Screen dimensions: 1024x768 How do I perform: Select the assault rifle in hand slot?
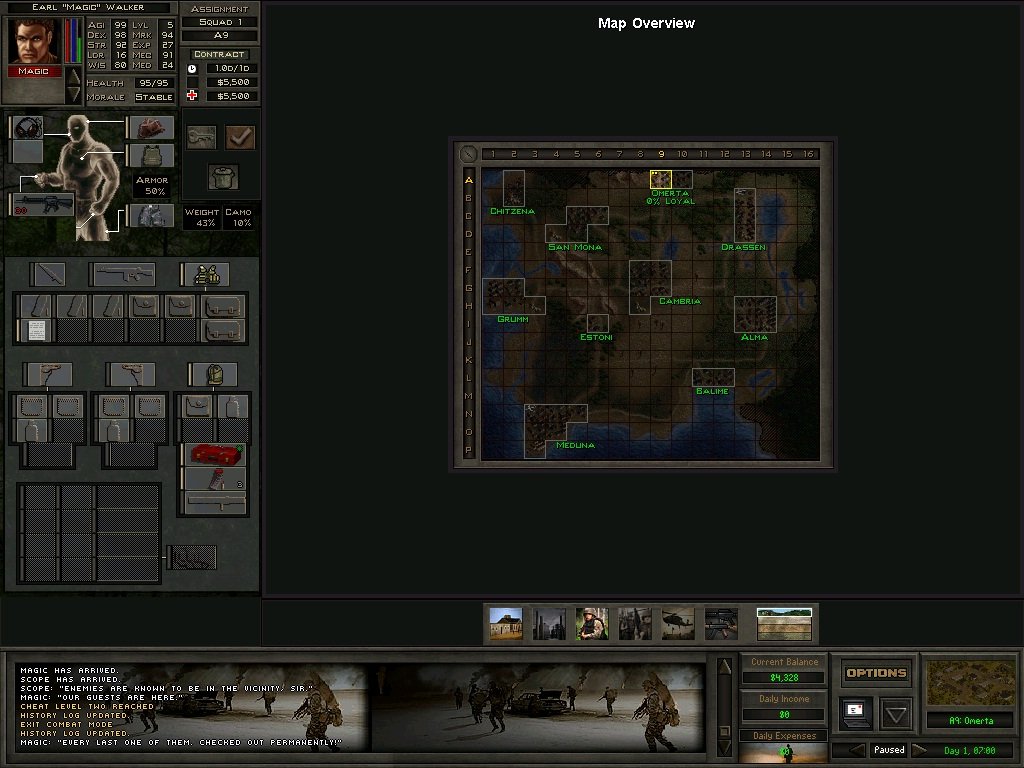pos(42,203)
